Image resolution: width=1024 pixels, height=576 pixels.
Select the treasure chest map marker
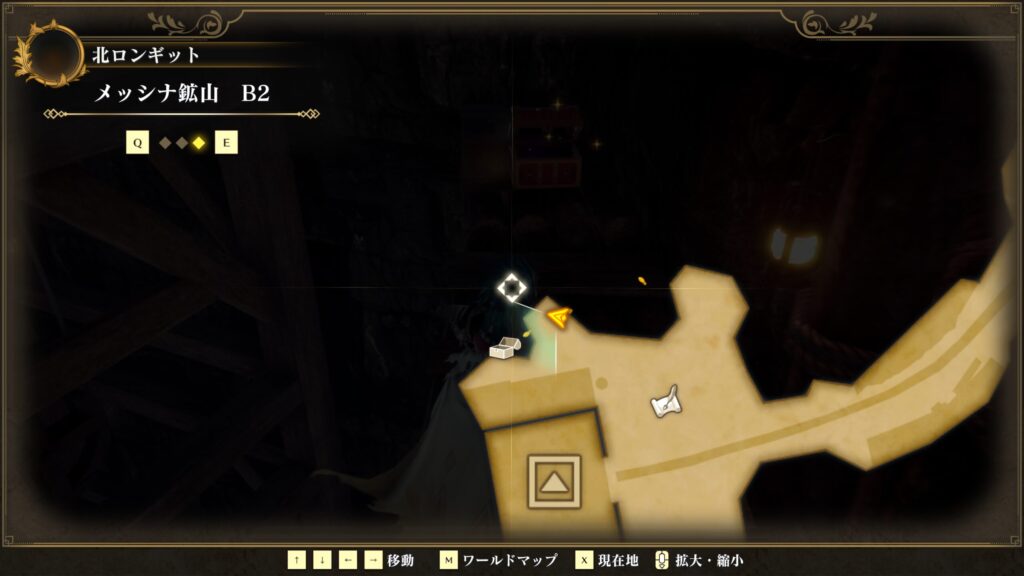coord(504,348)
